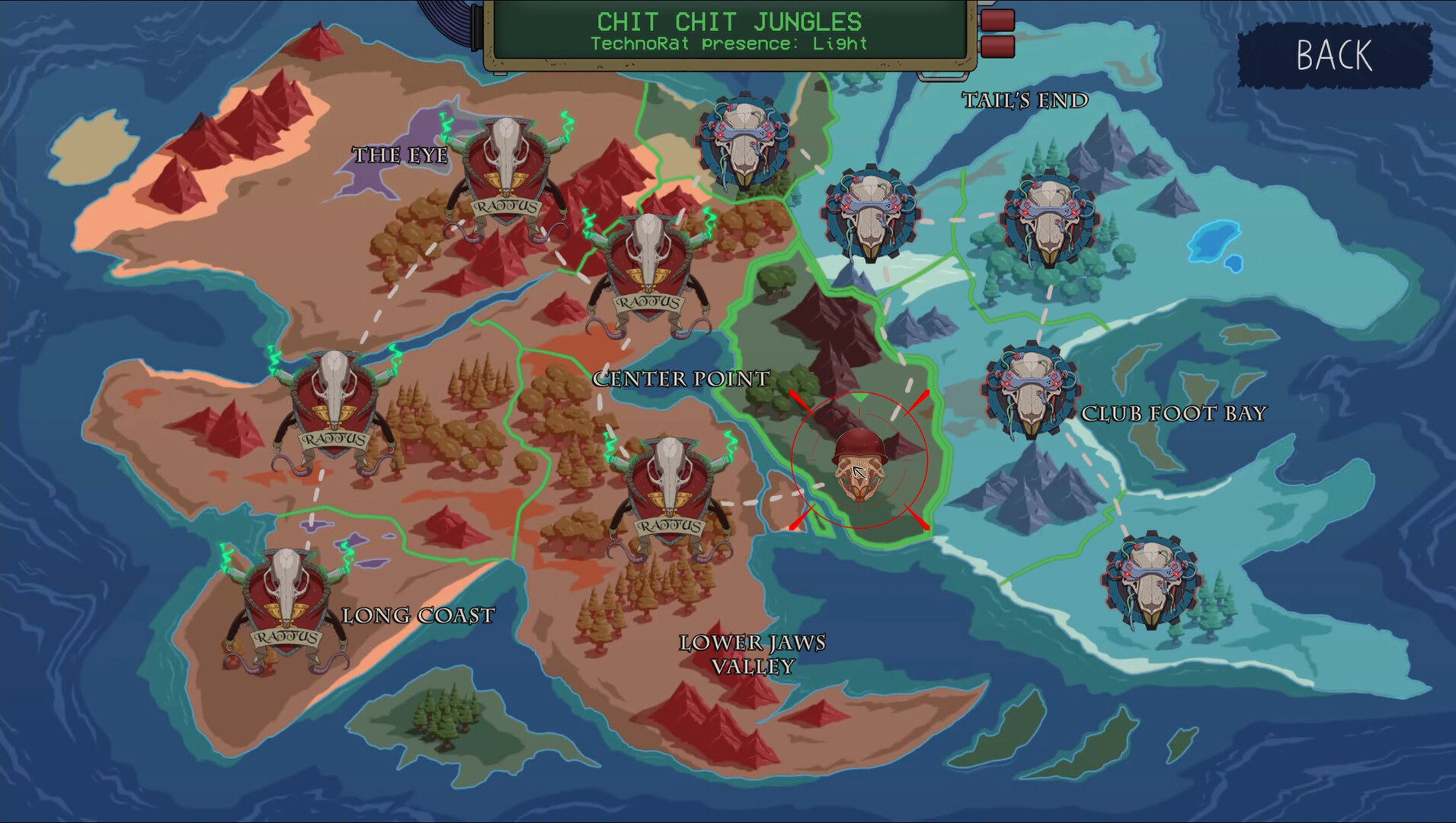Open the Chit Chit Jungles region banner

[728, 30]
